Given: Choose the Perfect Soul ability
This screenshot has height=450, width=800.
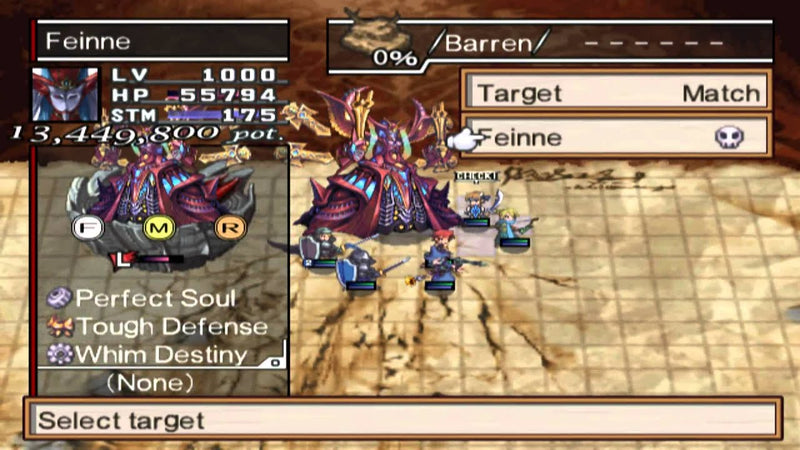Looking at the screenshot, I should pyautogui.click(x=156, y=298).
